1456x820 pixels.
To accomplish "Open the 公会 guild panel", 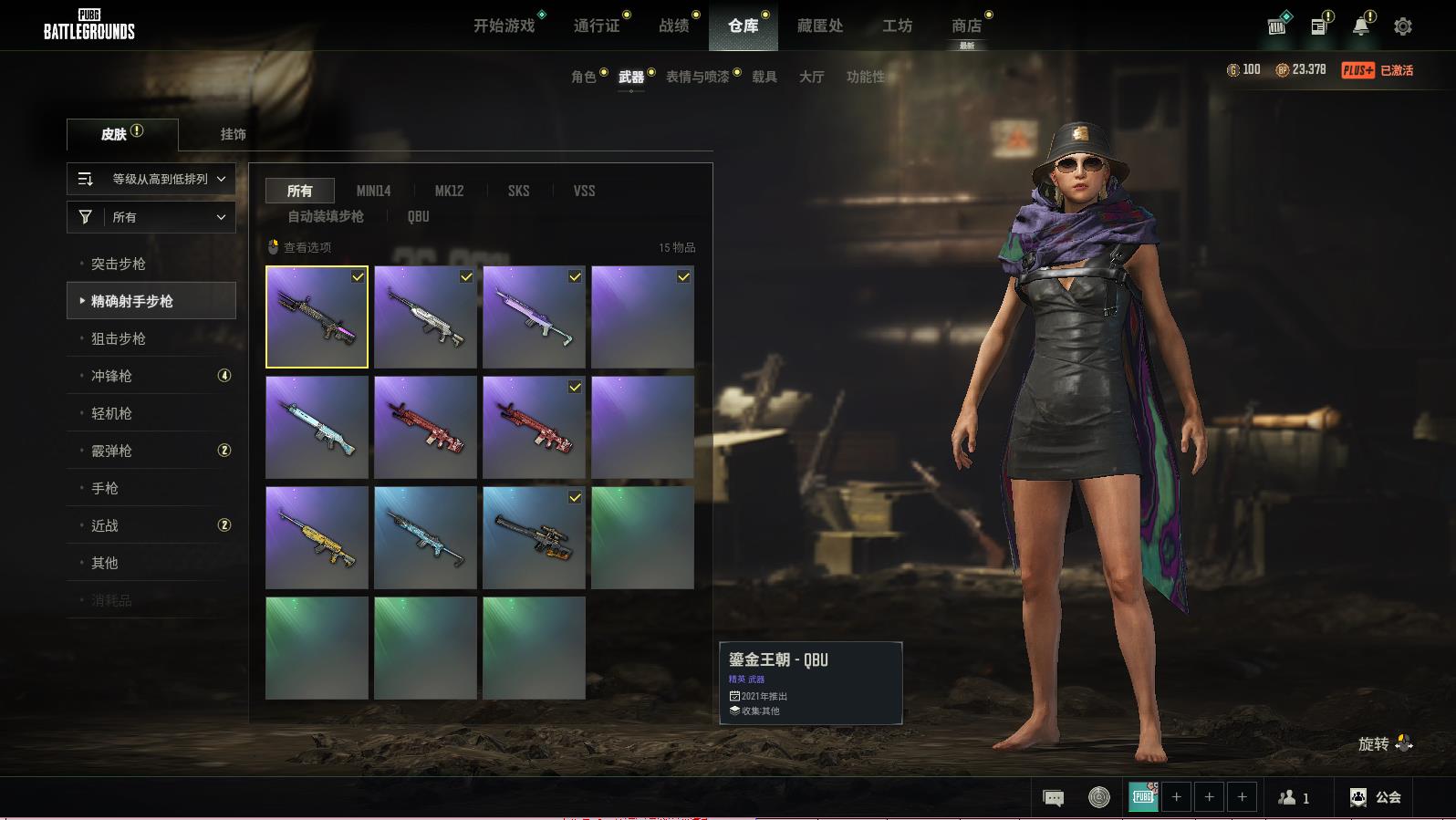I will pos(1376,797).
